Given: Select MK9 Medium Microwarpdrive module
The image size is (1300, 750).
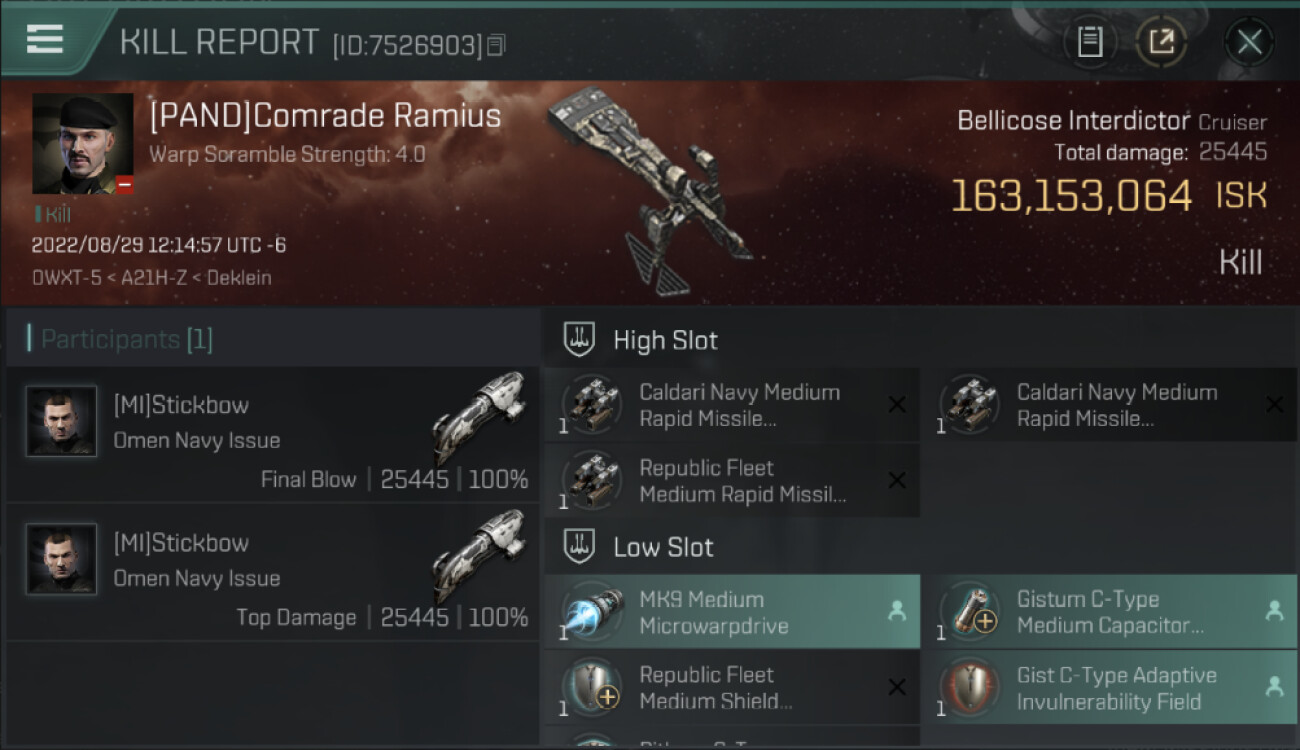Looking at the screenshot, I should click(732, 612).
